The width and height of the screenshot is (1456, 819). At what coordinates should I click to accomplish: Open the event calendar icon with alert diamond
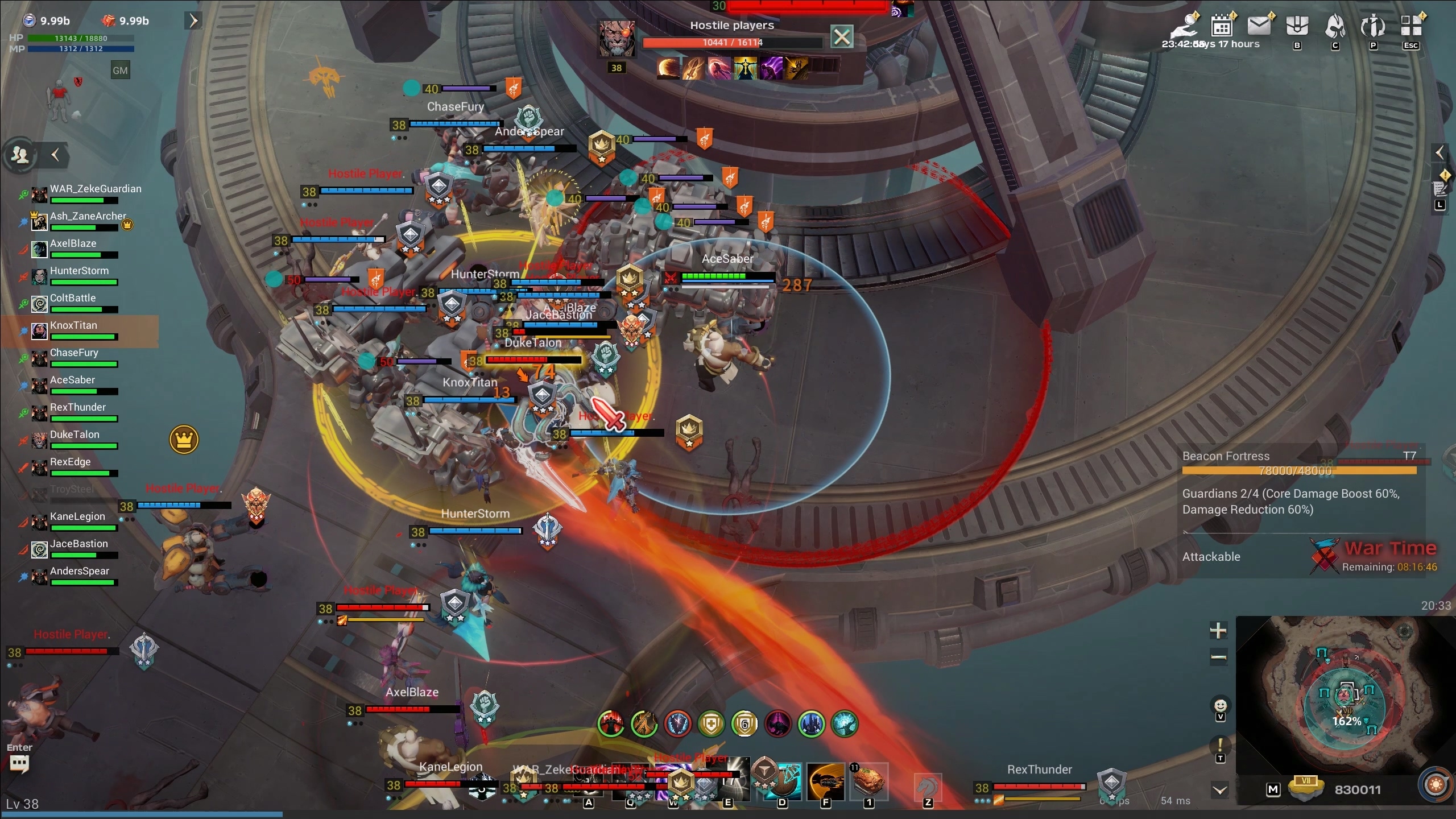tap(1221, 26)
